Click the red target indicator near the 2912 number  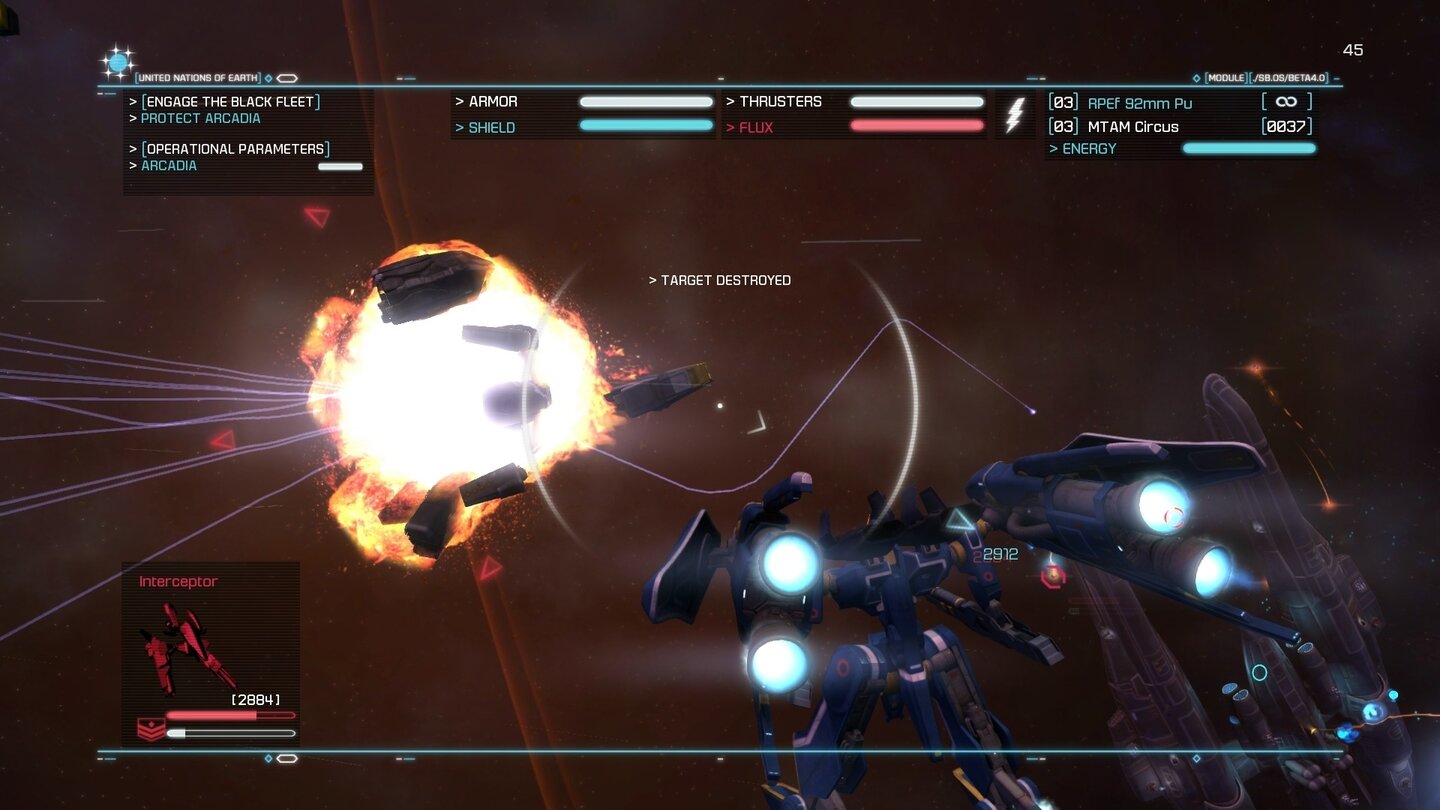click(x=1051, y=576)
